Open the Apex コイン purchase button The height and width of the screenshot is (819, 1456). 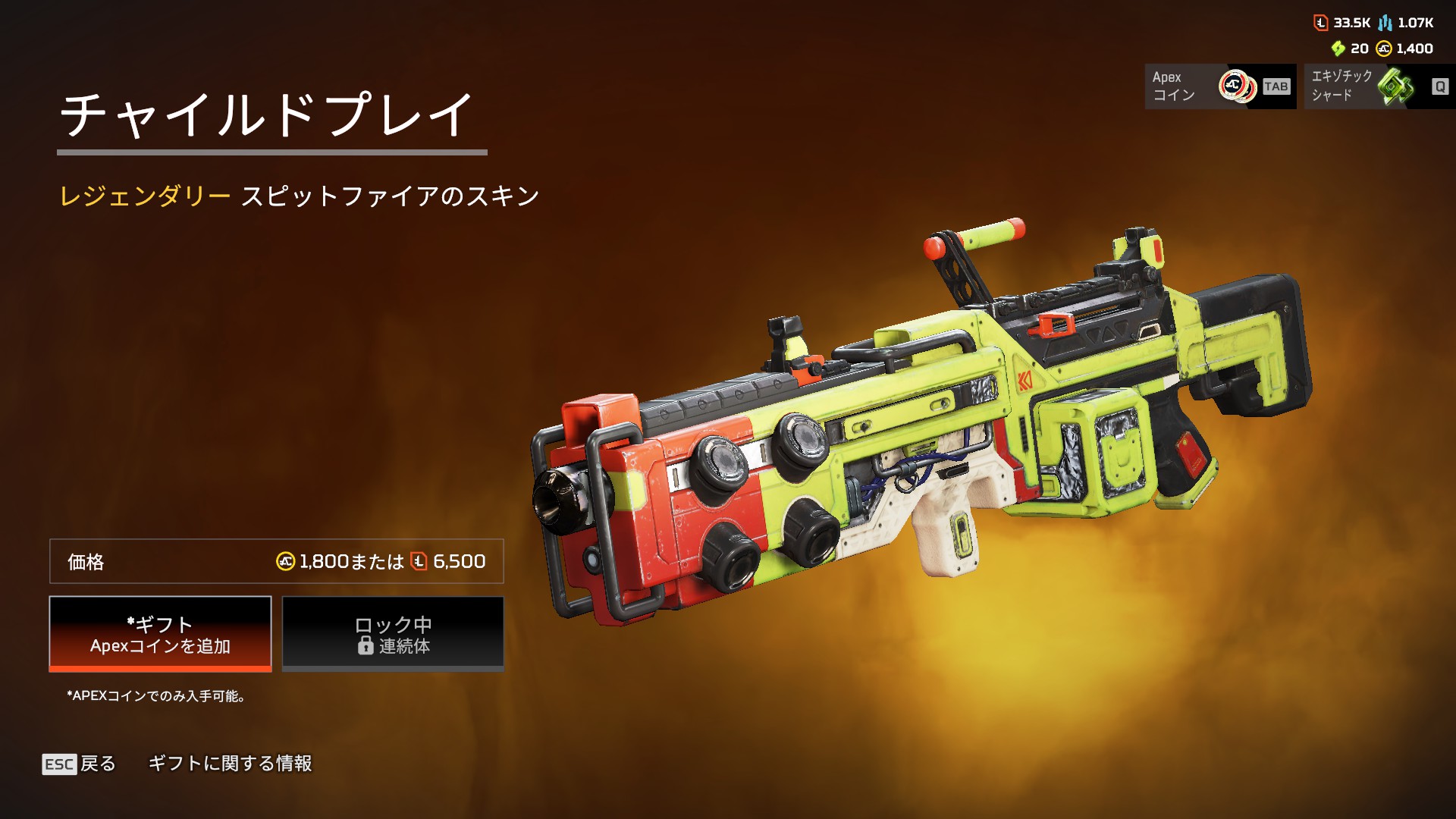(x=1219, y=86)
